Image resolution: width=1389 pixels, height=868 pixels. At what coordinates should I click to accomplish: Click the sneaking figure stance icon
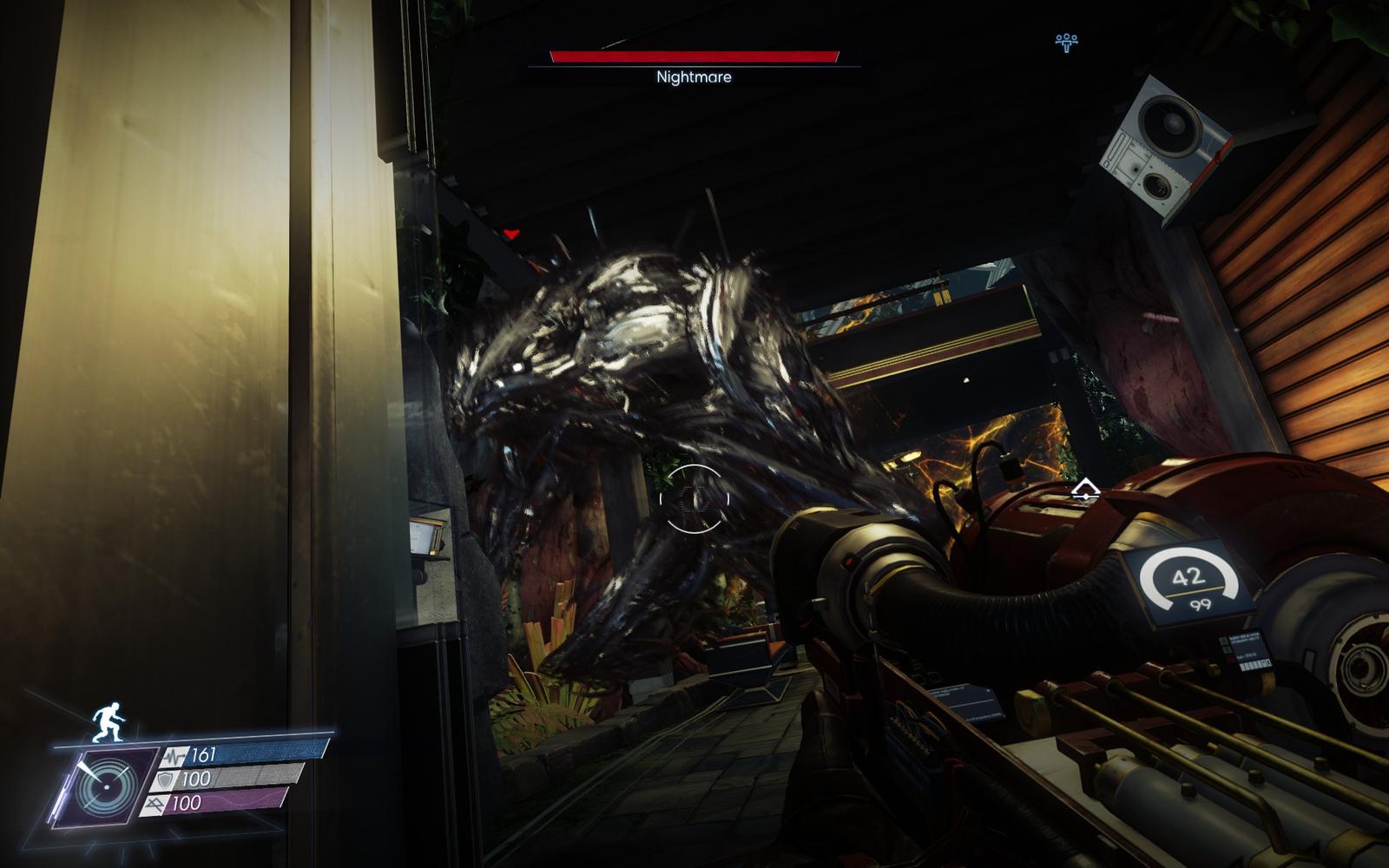click(x=107, y=722)
